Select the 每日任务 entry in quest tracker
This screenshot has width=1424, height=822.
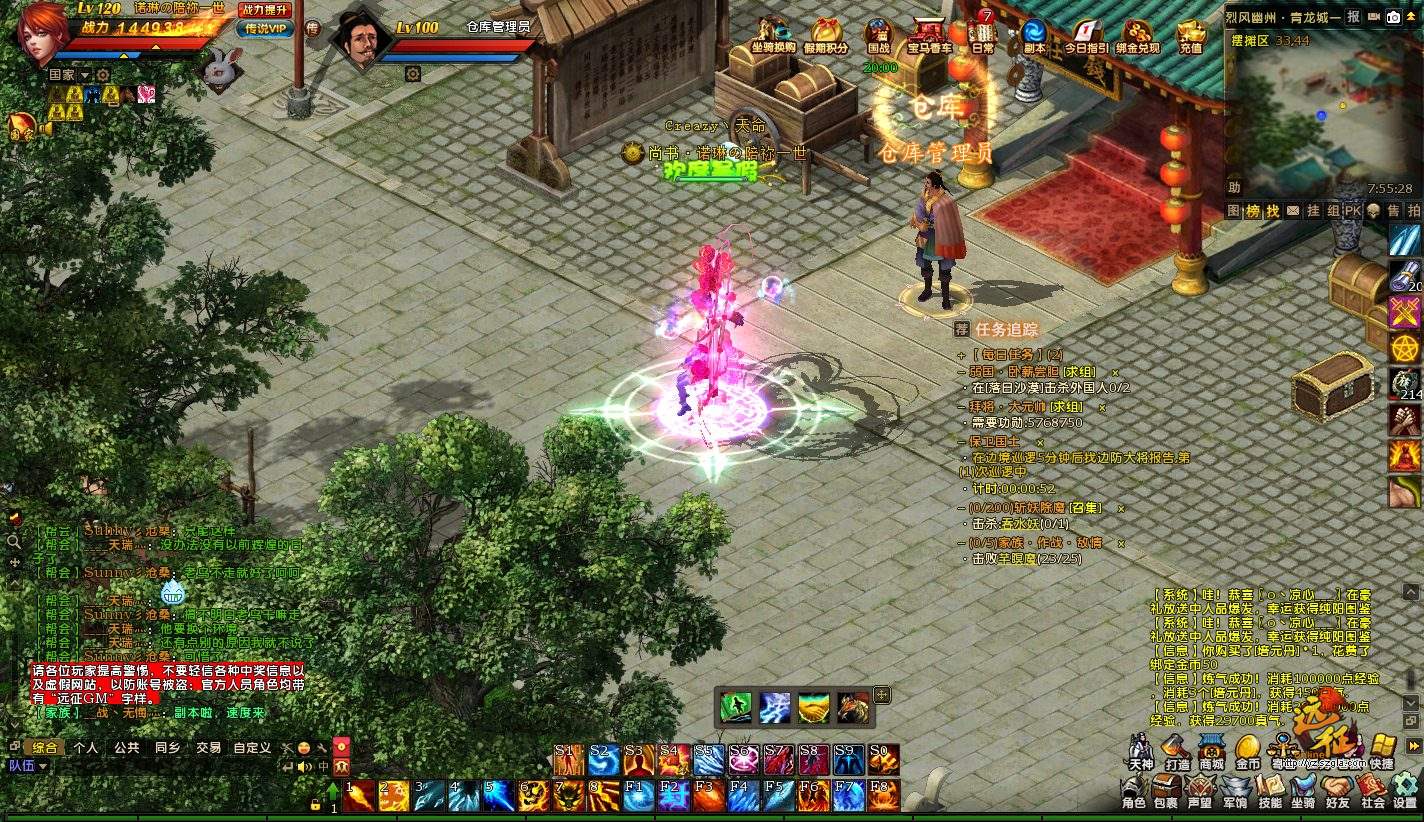(x=1008, y=354)
